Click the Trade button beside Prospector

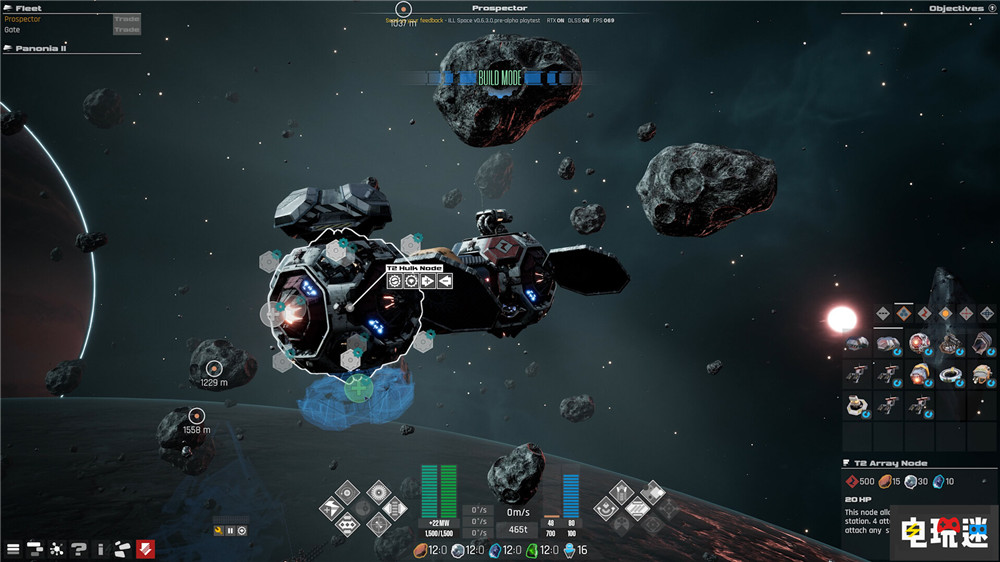[127, 19]
